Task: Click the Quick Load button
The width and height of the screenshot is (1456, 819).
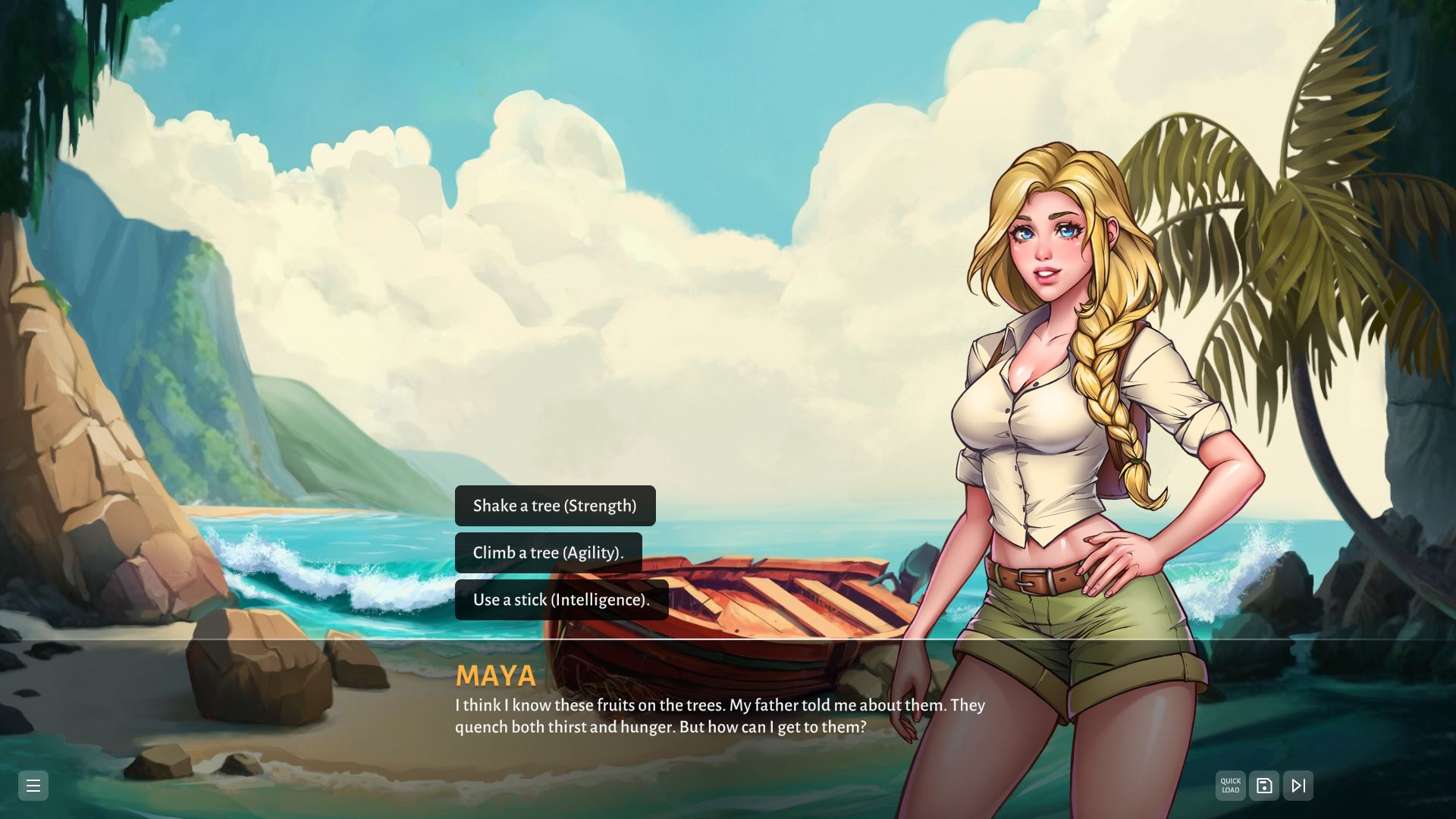Action: click(x=1230, y=786)
